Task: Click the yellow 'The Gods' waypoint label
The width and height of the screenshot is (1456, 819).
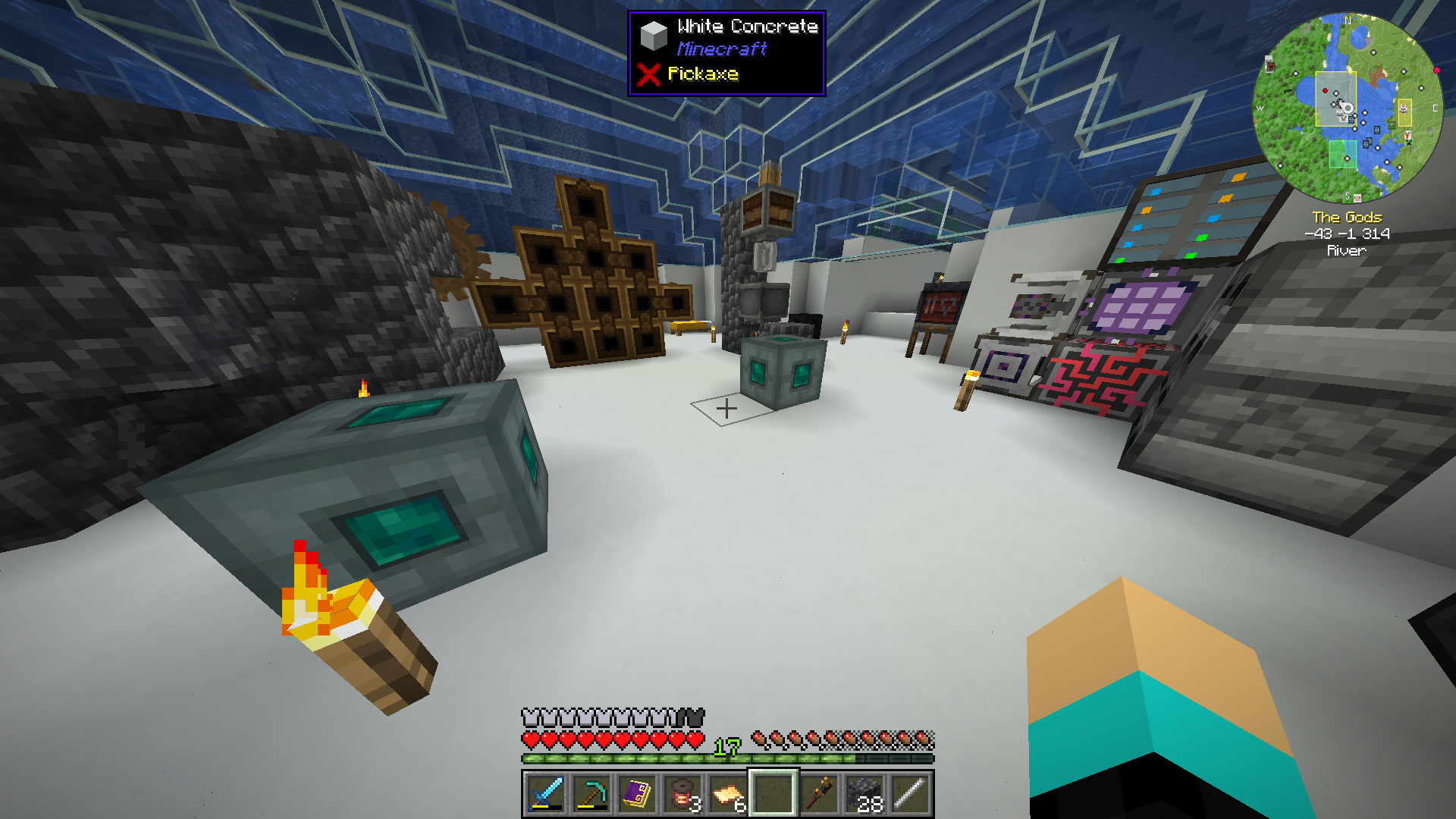Action: click(x=1346, y=217)
